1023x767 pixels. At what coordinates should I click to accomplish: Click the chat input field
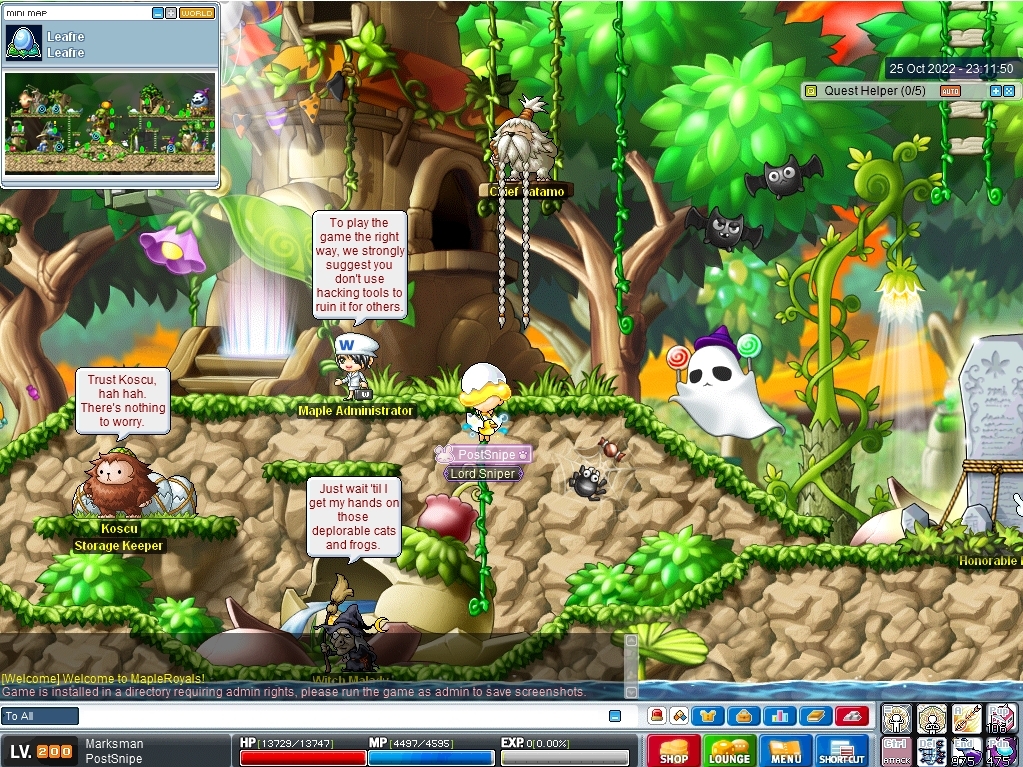click(x=340, y=716)
